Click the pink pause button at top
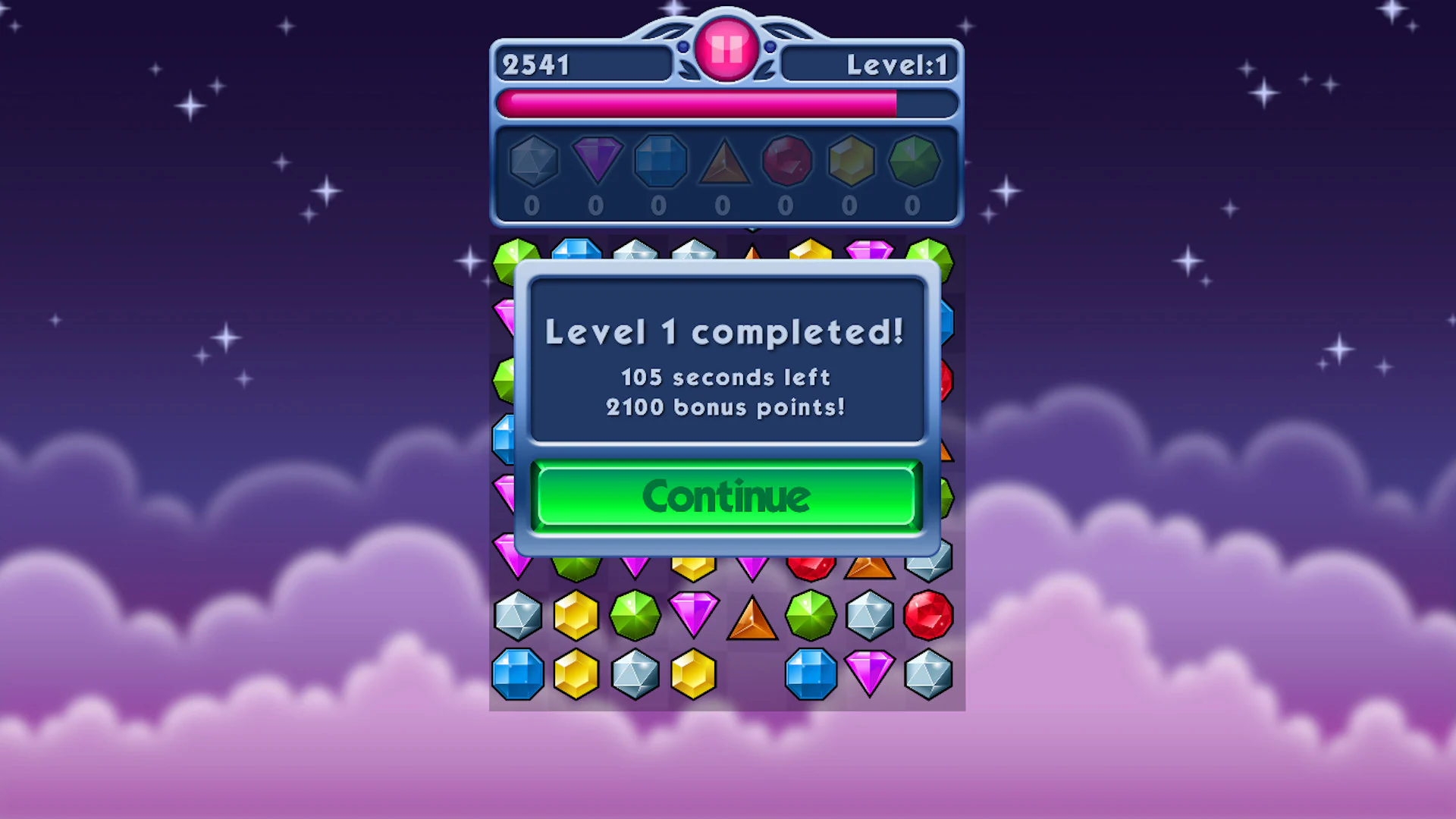 click(726, 49)
